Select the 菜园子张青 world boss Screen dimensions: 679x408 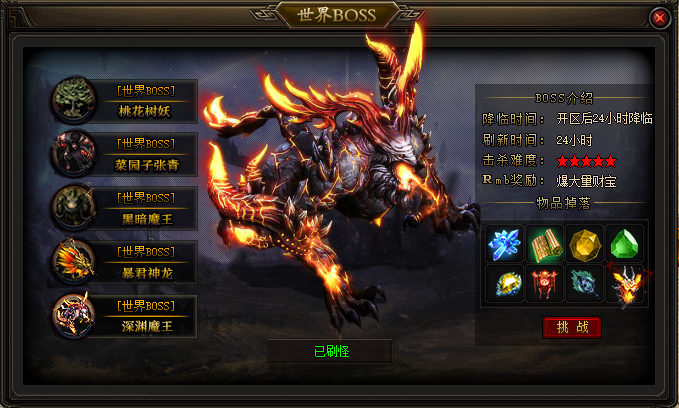click(x=126, y=154)
